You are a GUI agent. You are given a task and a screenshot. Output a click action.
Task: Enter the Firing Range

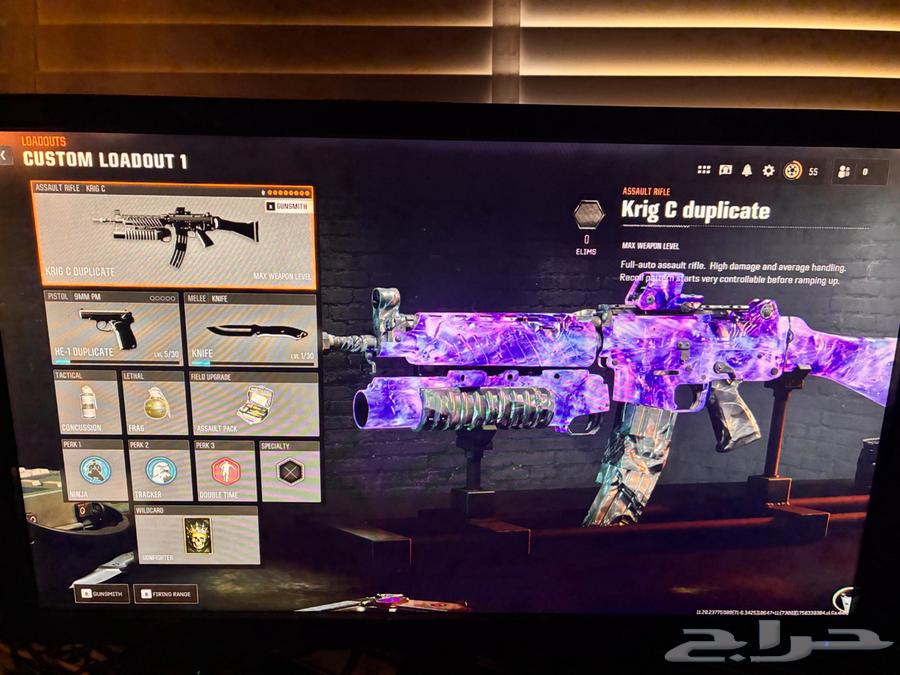pyautogui.click(x=166, y=593)
